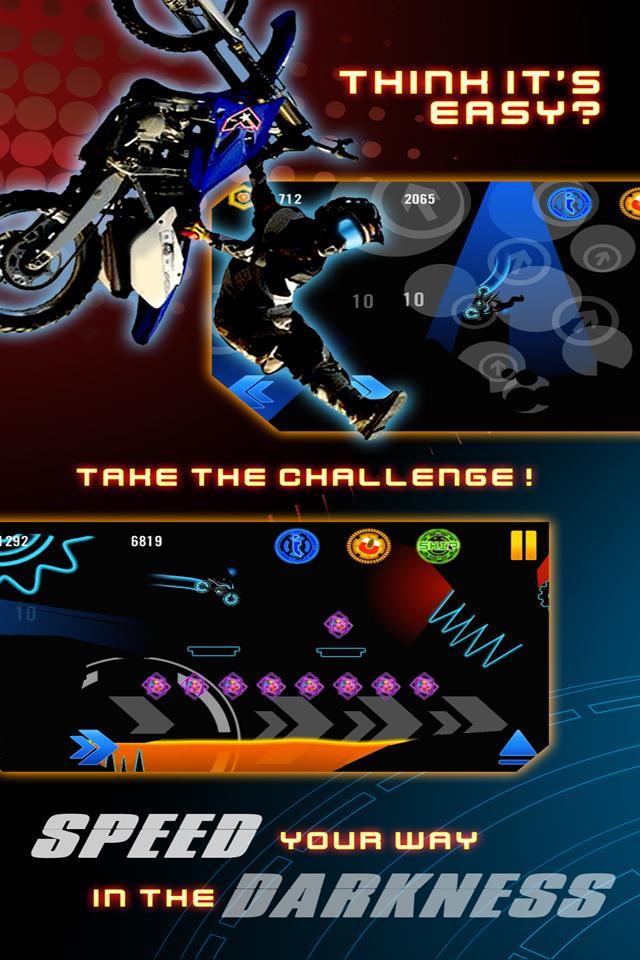The height and width of the screenshot is (960, 640).
Task: Pause the game with the yellow pause button
Action: [523, 545]
